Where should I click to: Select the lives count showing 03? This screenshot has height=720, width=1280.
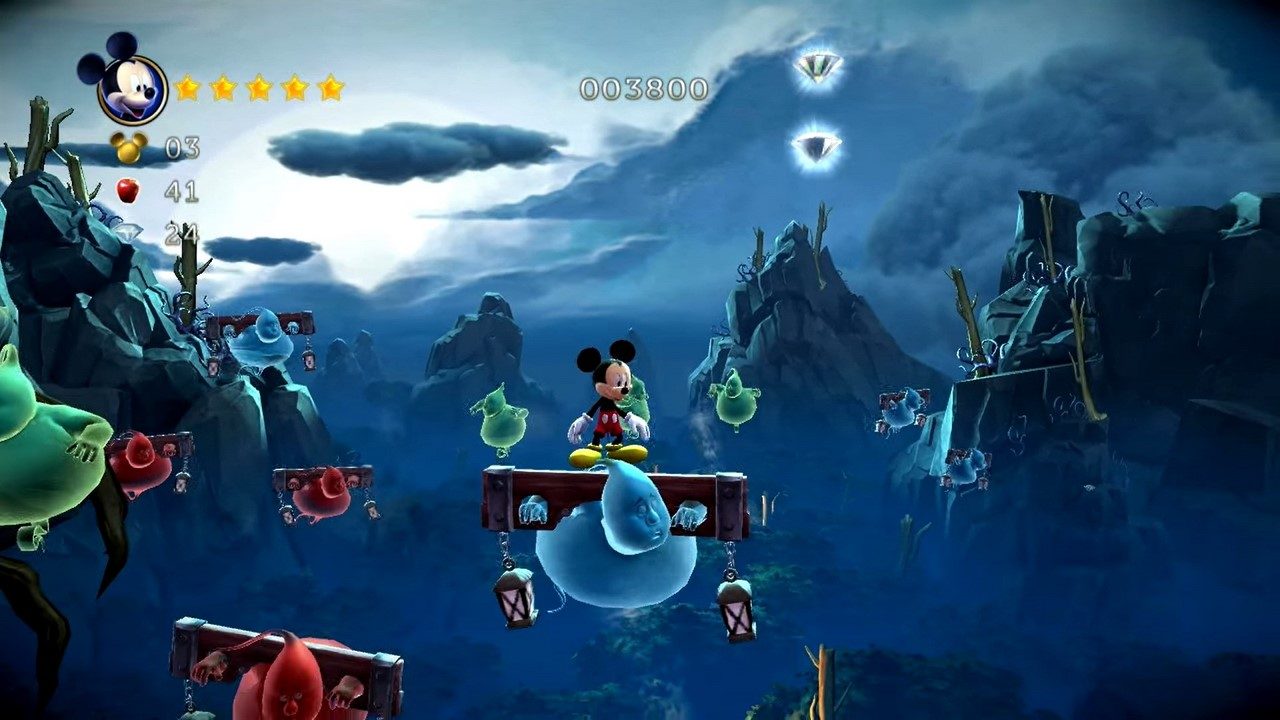coord(182,148)
